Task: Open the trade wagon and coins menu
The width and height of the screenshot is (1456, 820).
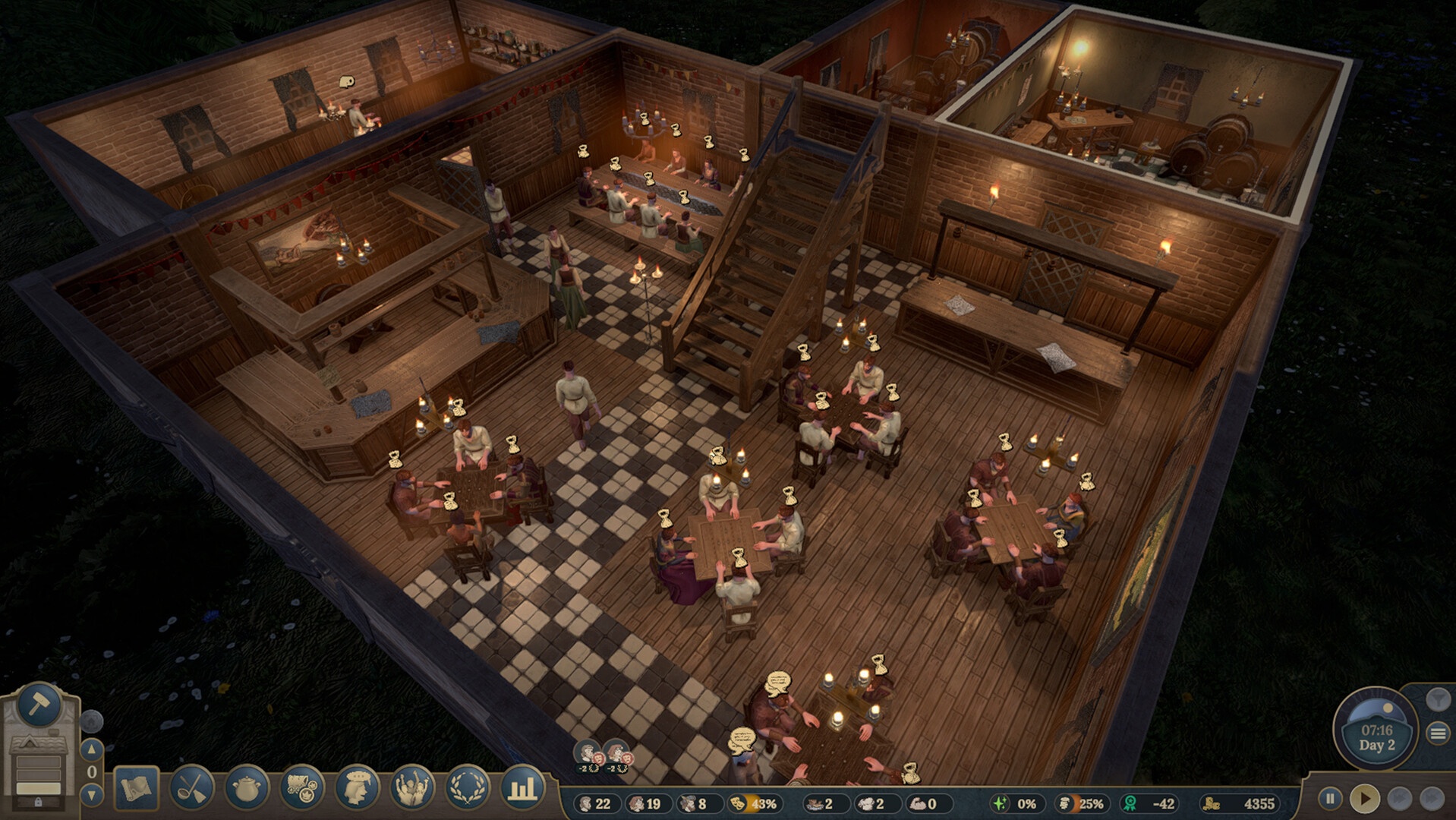Action: [x=302, y=788]
